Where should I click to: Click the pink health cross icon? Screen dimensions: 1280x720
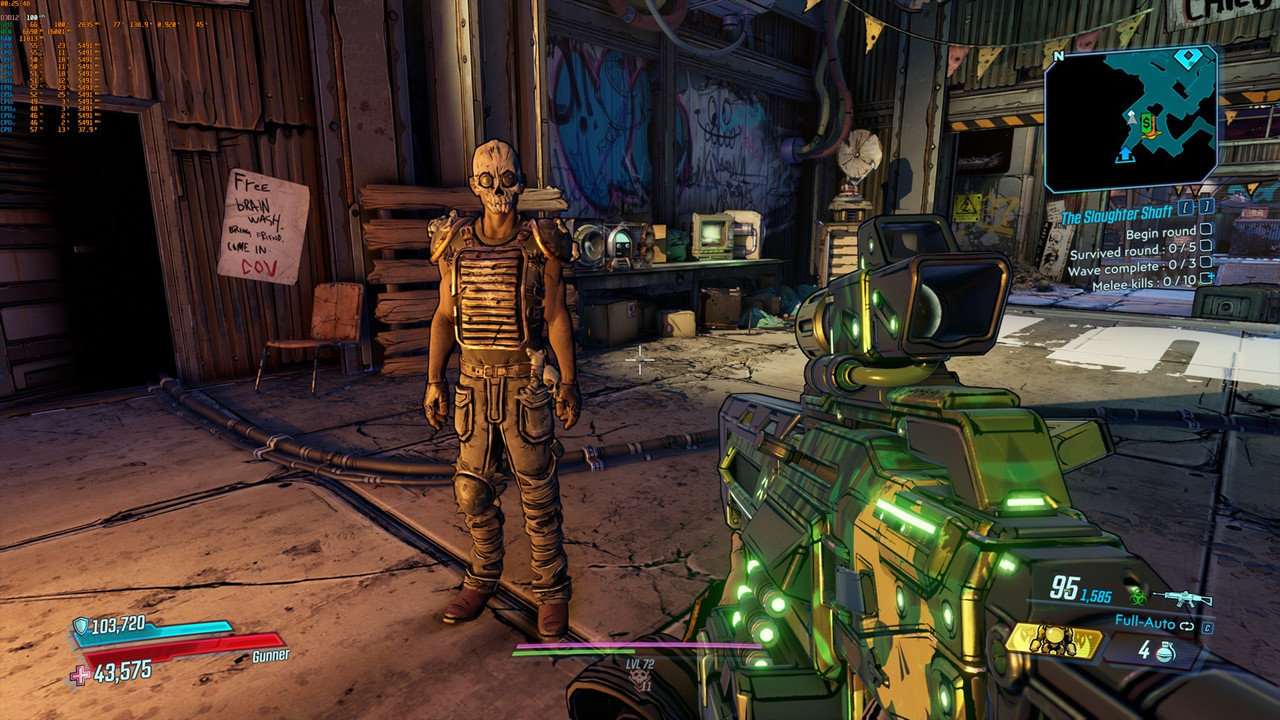point(80,675)
